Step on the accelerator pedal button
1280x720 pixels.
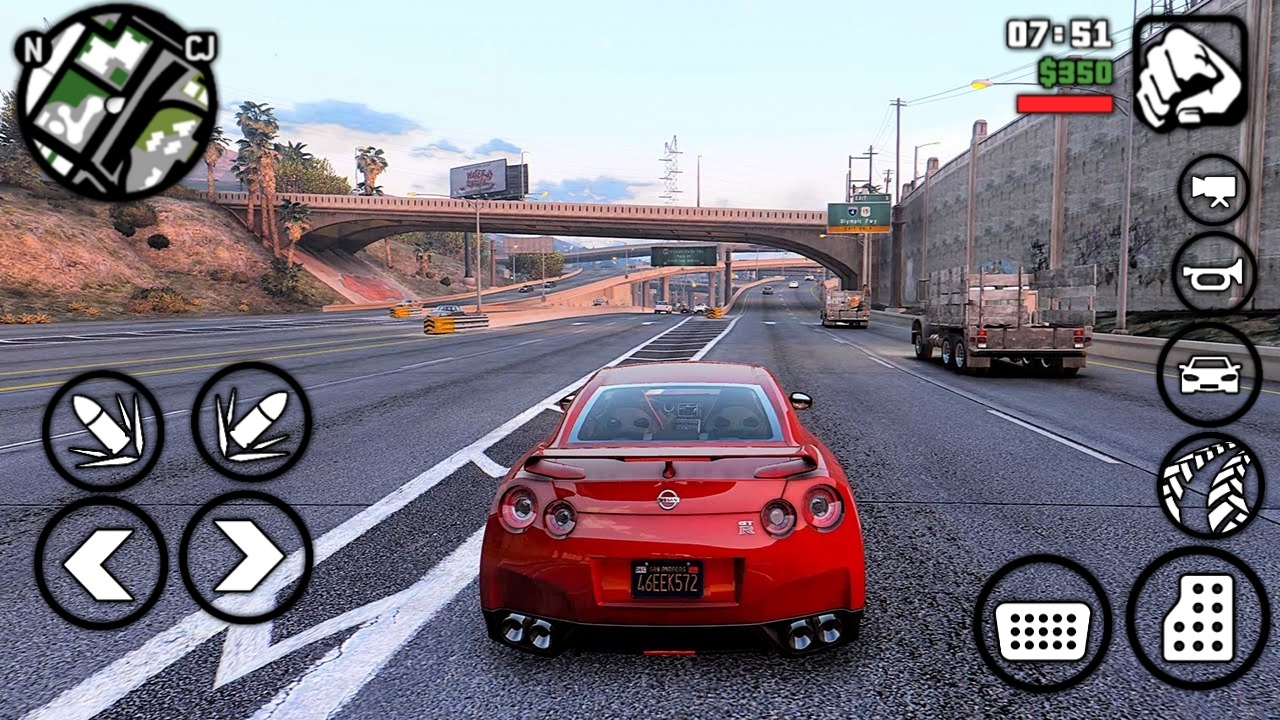point(1197,618)
